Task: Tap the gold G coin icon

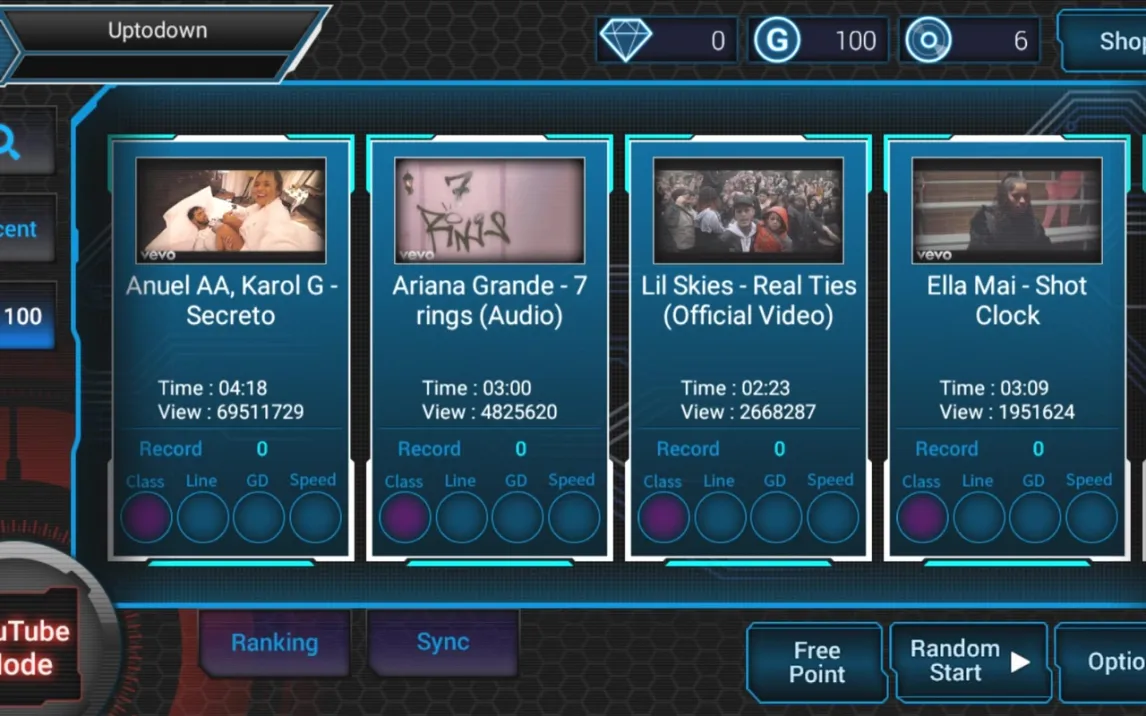Action: pyautogui.click(x=775, y=41)
